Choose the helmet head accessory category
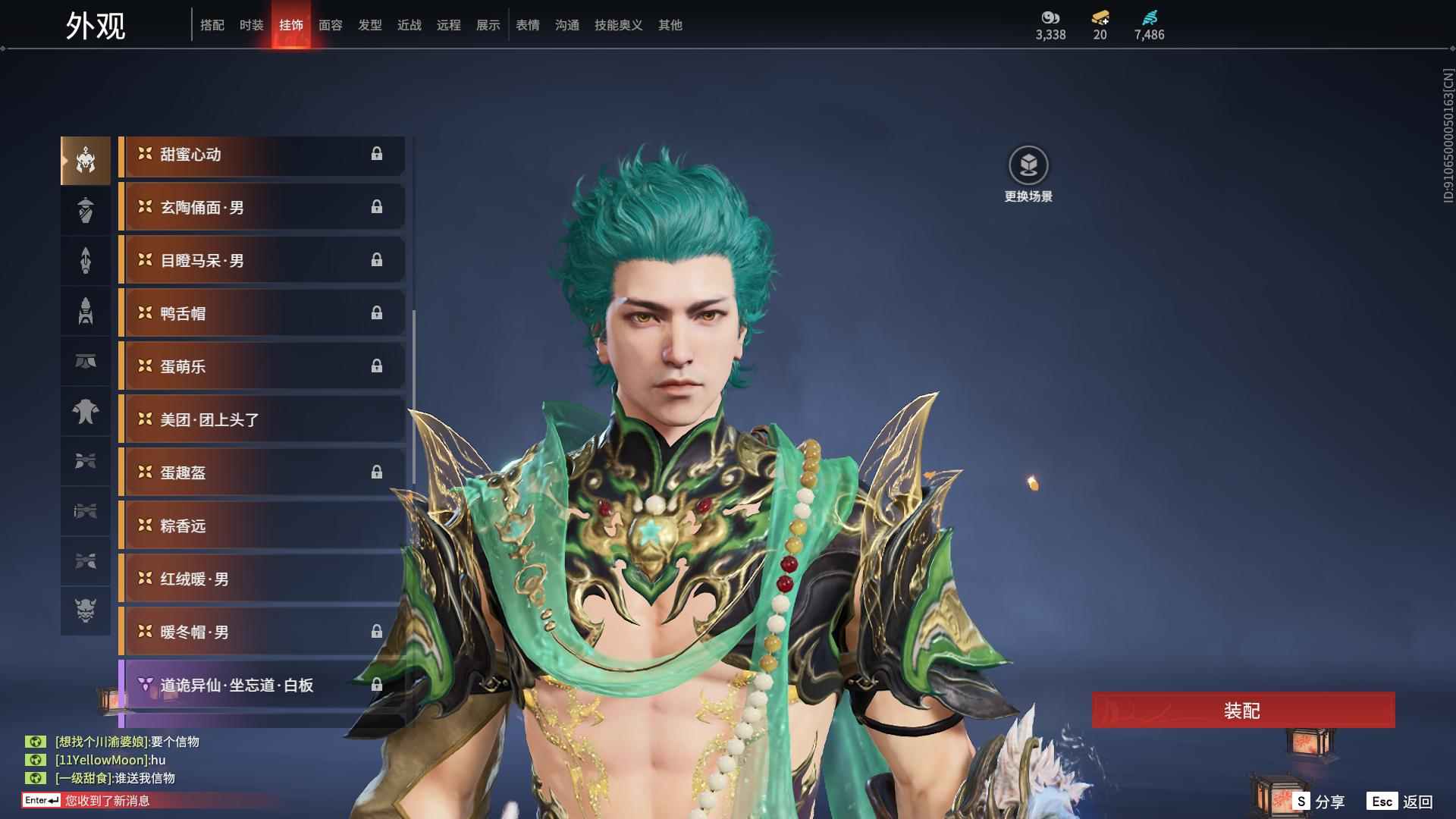 click(x=86, y=160)
